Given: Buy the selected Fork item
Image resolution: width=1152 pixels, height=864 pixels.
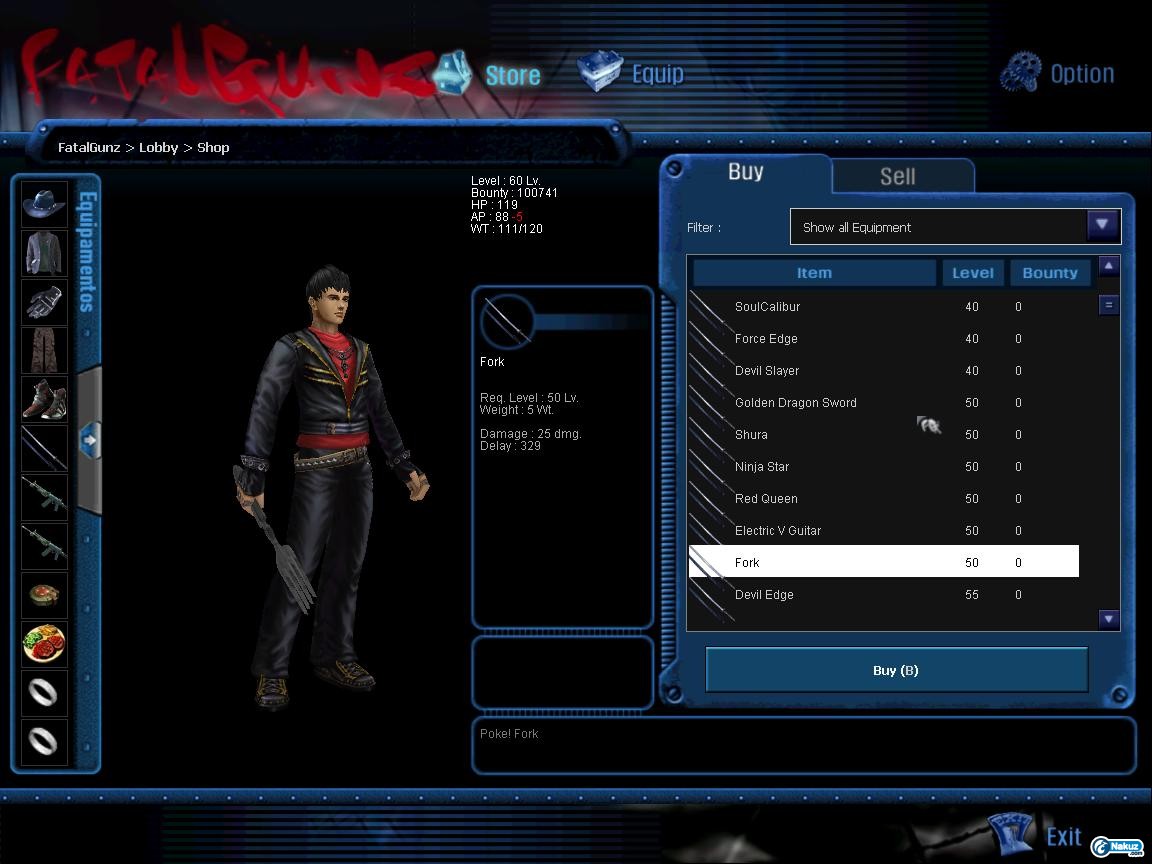Looking at the screenshot, I should 896,670.
